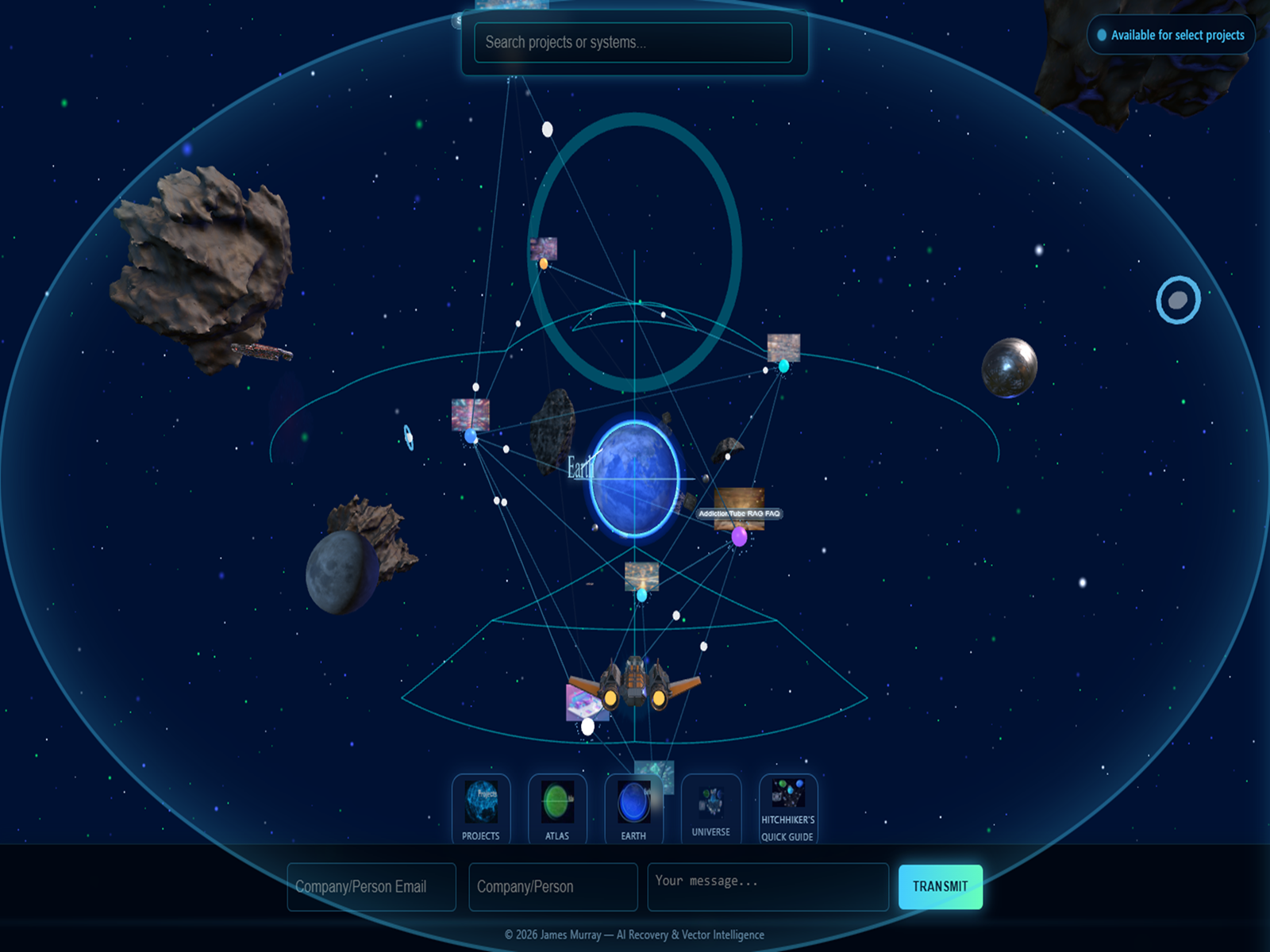Image resolution: width=1270 pixels, height=952 pixels.
Task: Click the glowing ring toggle on right edge
Action: (1177, 301)
